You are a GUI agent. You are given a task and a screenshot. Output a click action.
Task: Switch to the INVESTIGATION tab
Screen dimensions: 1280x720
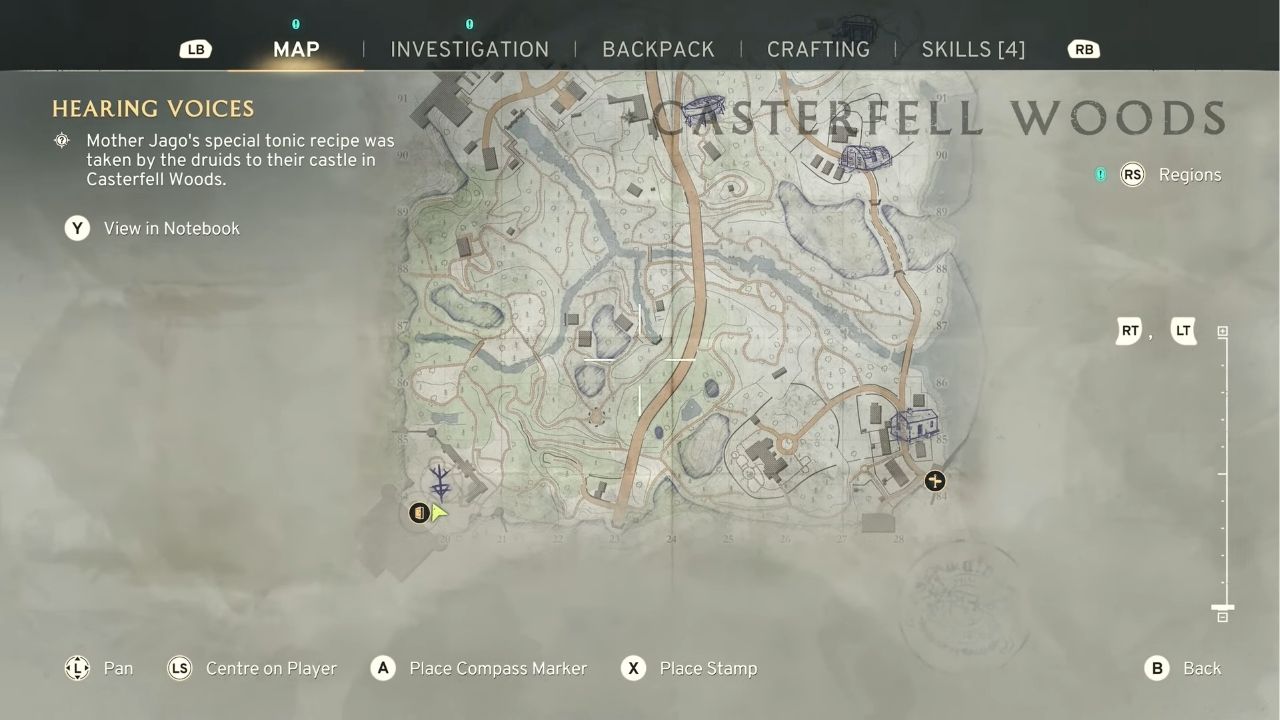pos(471,49)
